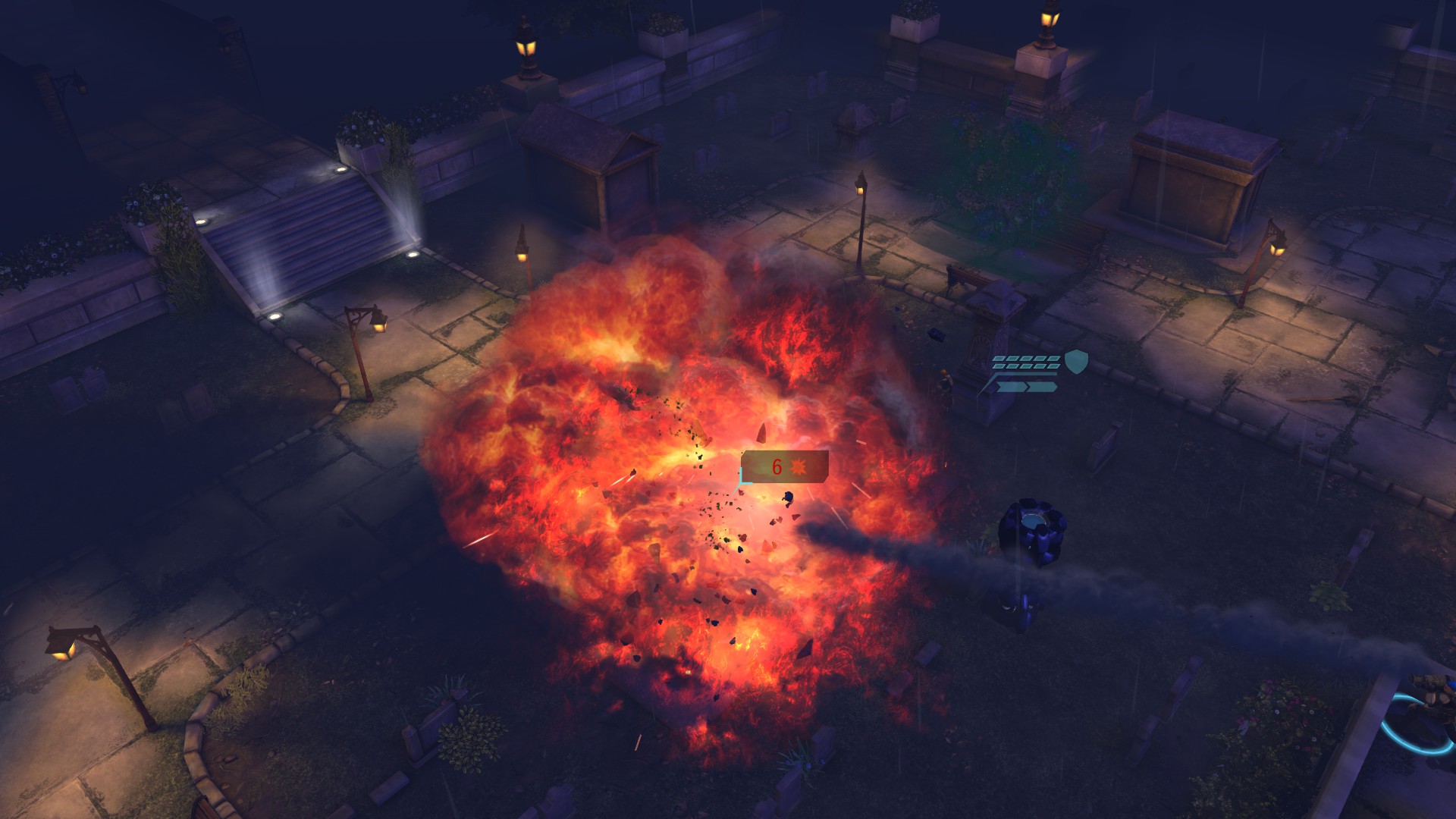Screen dimensions: 1456x819
Task: Select the teal shield defense icon
Action: (1076, 362)
